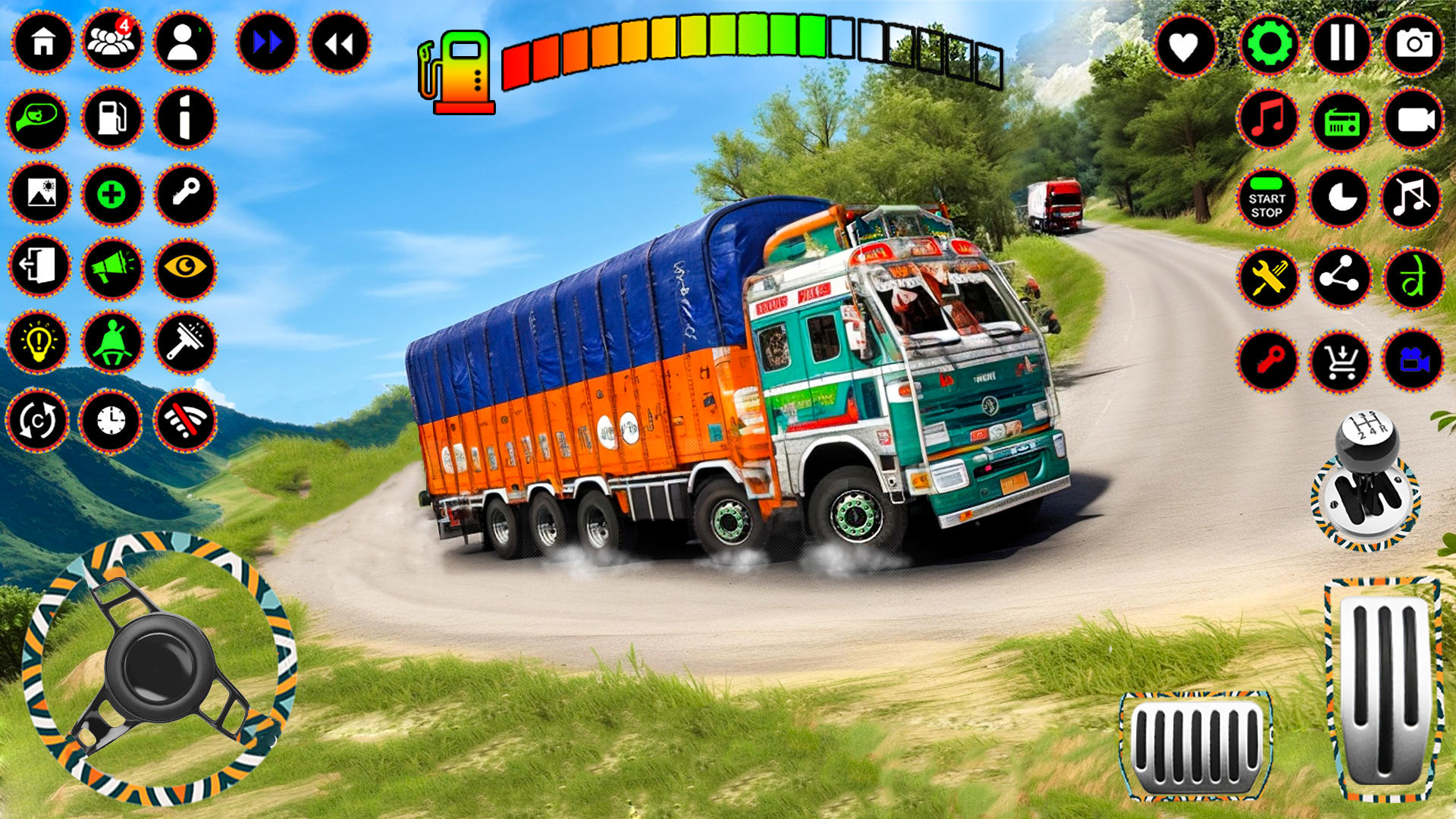Image resolution: width=1456 pixels, height=819 pixels.
Task: Toggle the yellow eye view icon
Action: (185, 268)
